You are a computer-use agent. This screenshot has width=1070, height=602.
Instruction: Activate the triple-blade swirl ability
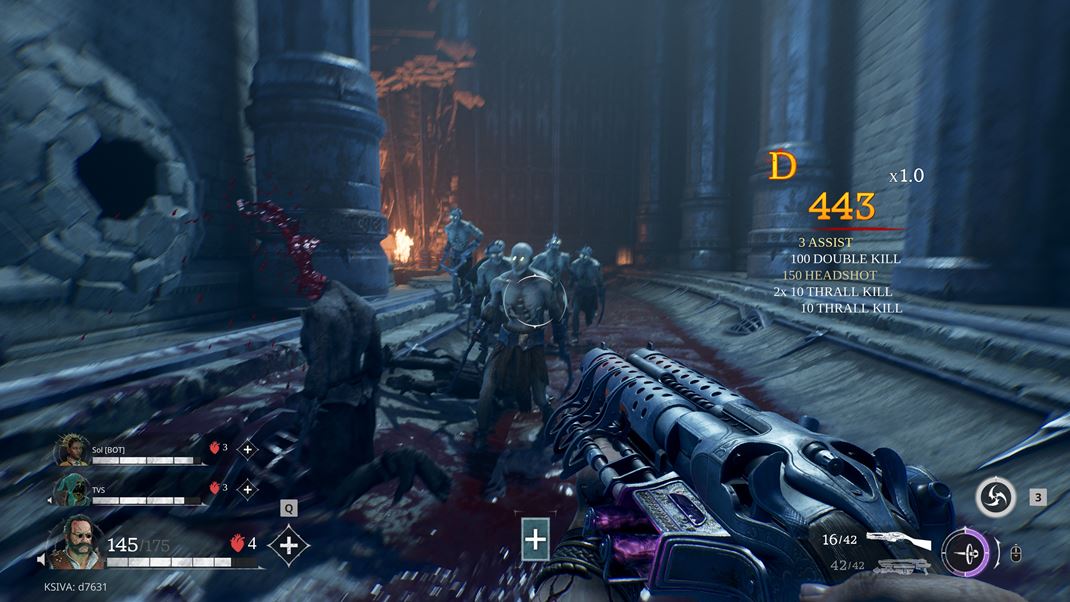point(996,497)
